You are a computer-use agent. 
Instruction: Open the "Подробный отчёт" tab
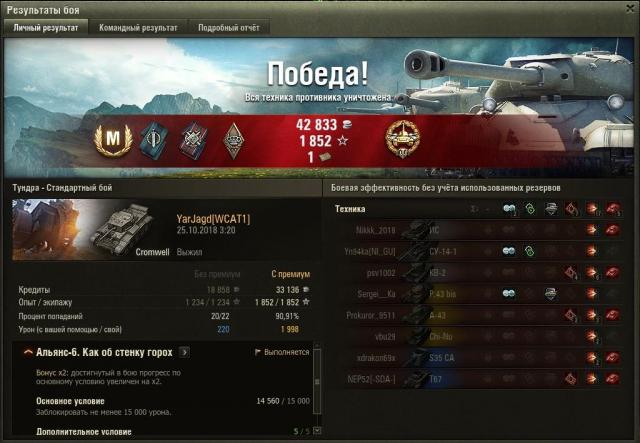[227, 28]
